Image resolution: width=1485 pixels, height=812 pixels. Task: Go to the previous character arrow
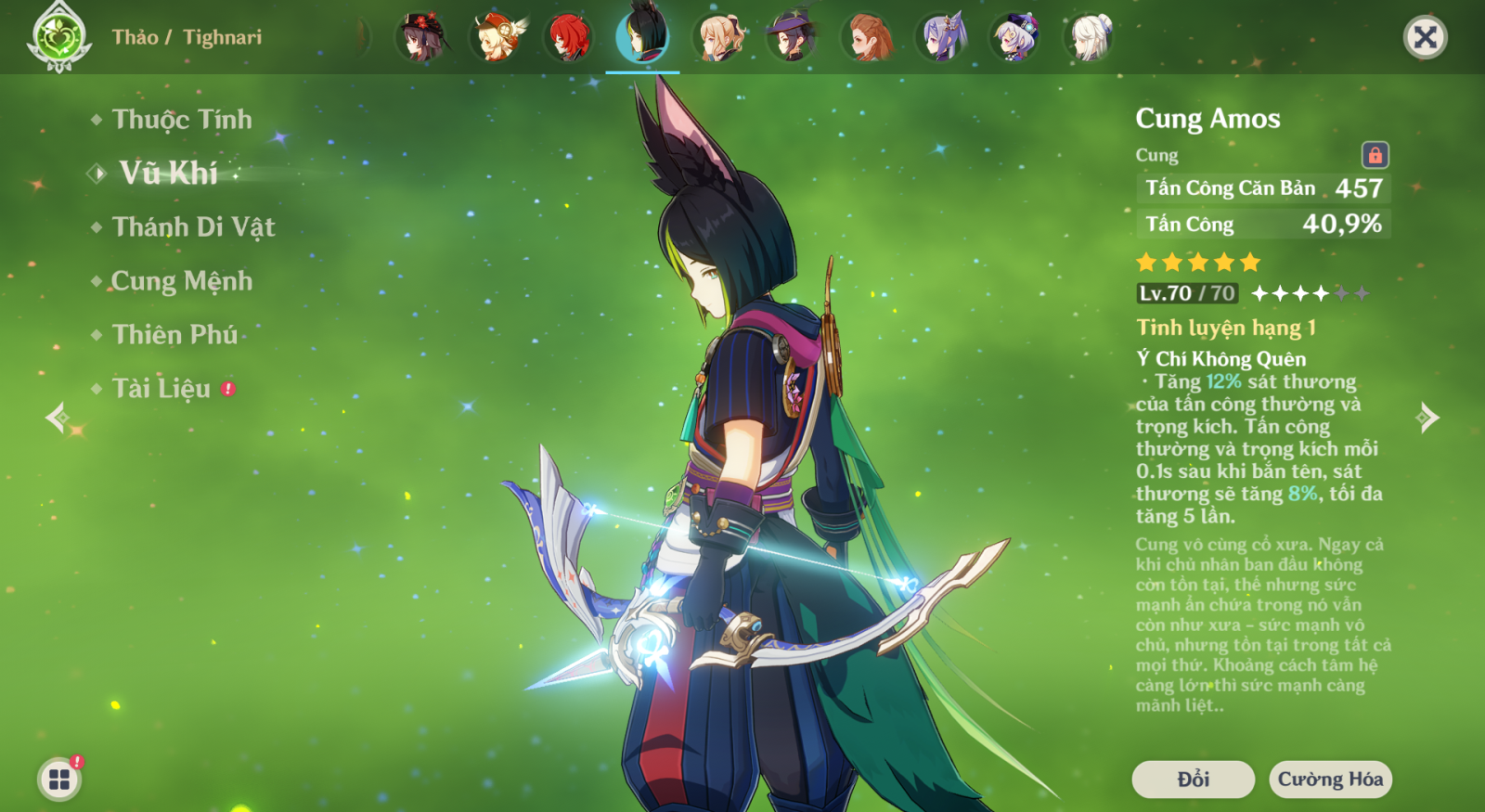pos(57,418)
